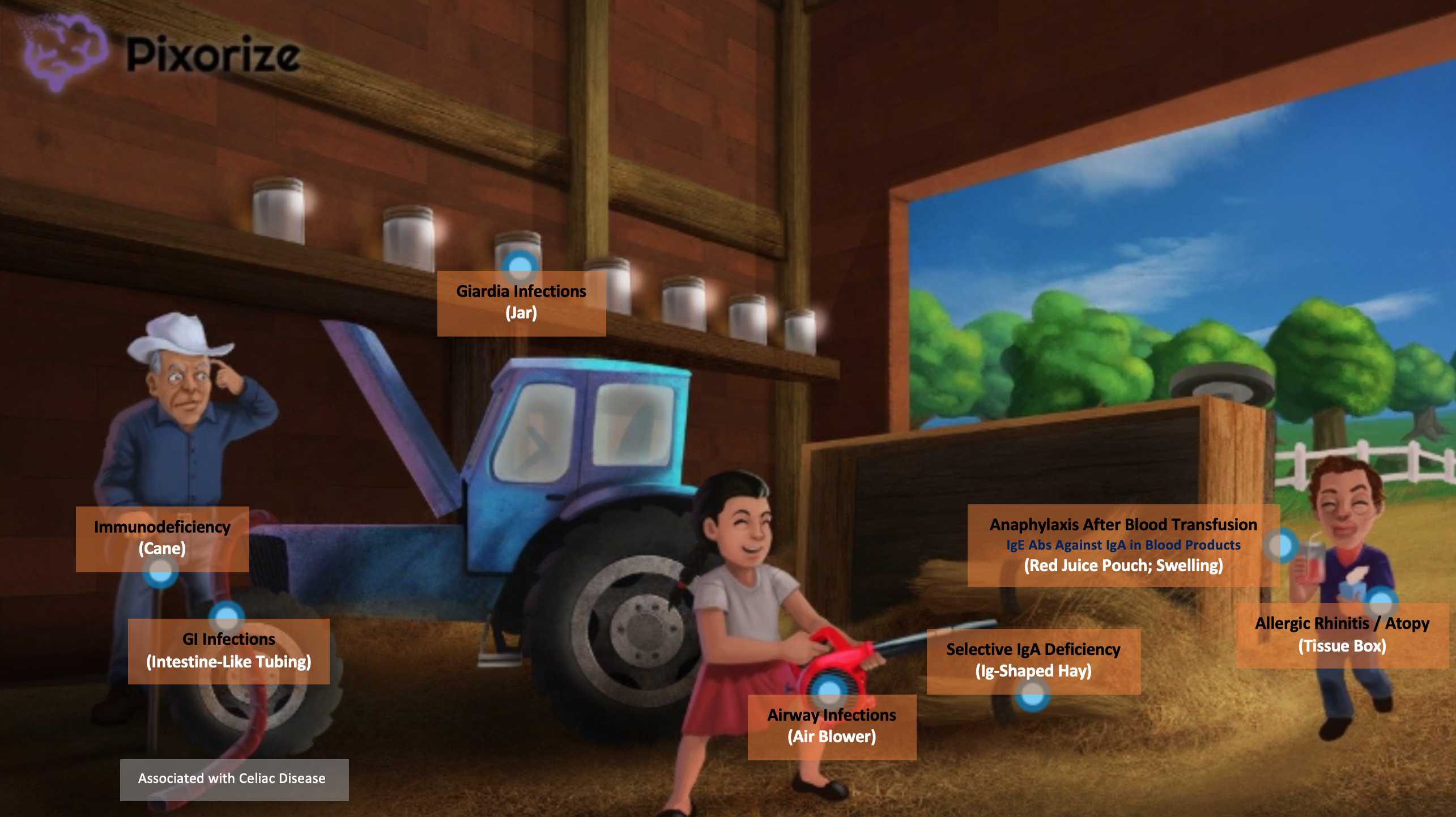Click the red juice pouch anaphylaxis hotspot
Screen dimensions: 1456x817
[1280, 546]
